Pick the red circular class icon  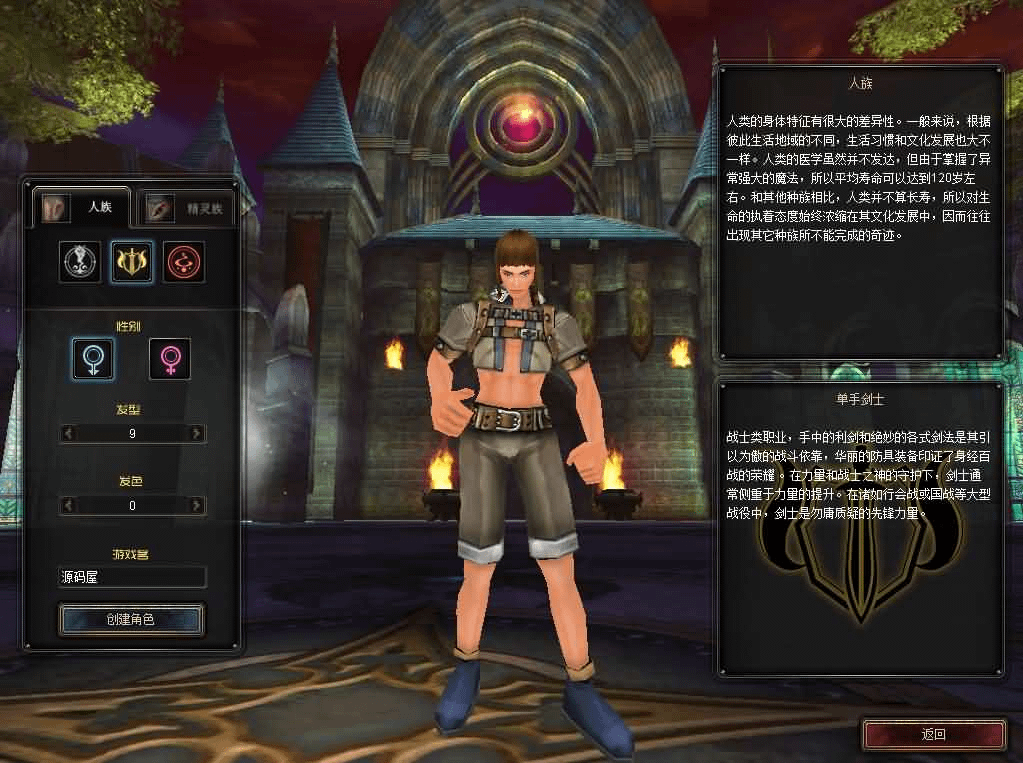[184, 262]
